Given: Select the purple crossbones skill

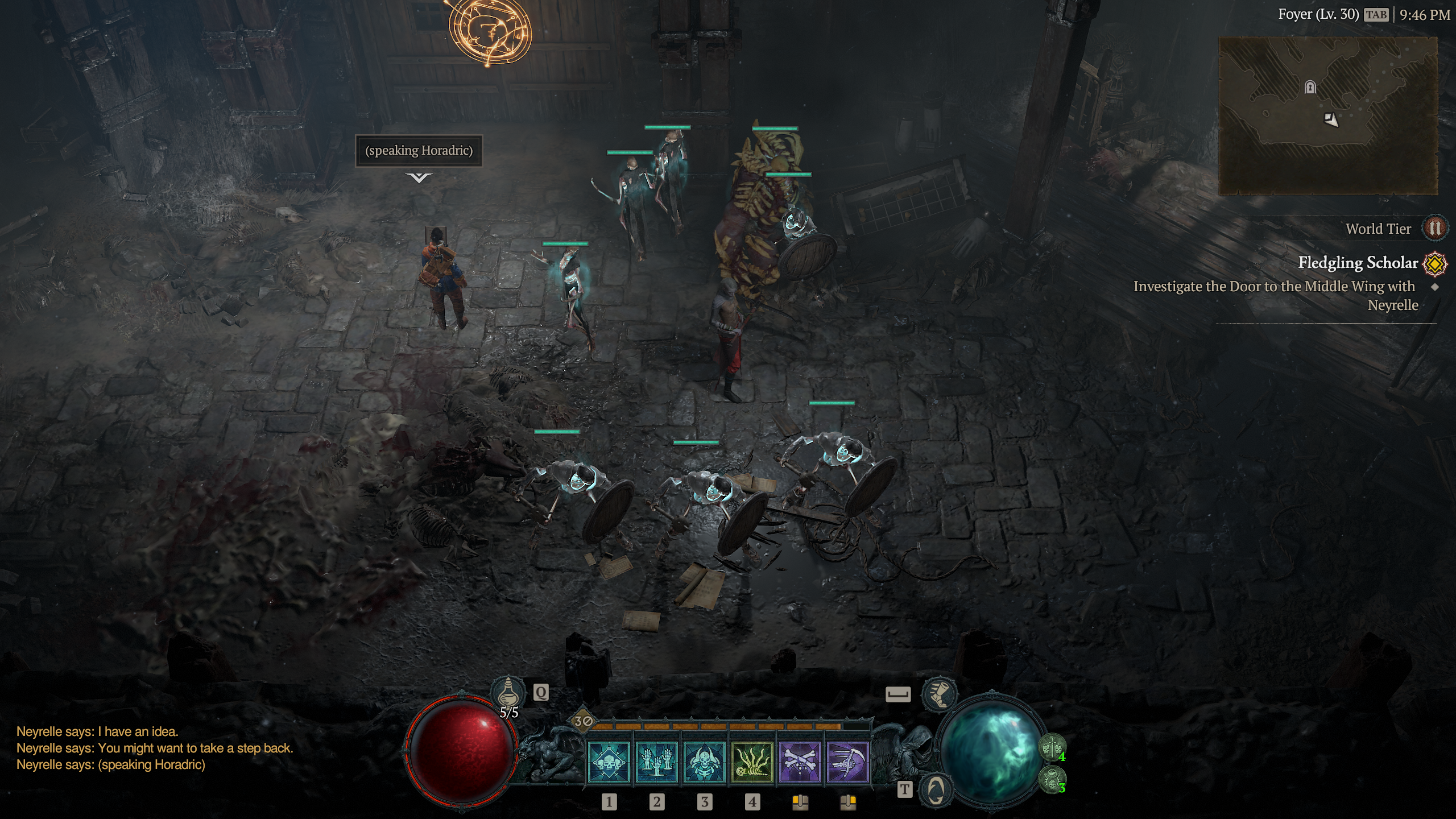Looking at the screenshot, I should [800, 763].
